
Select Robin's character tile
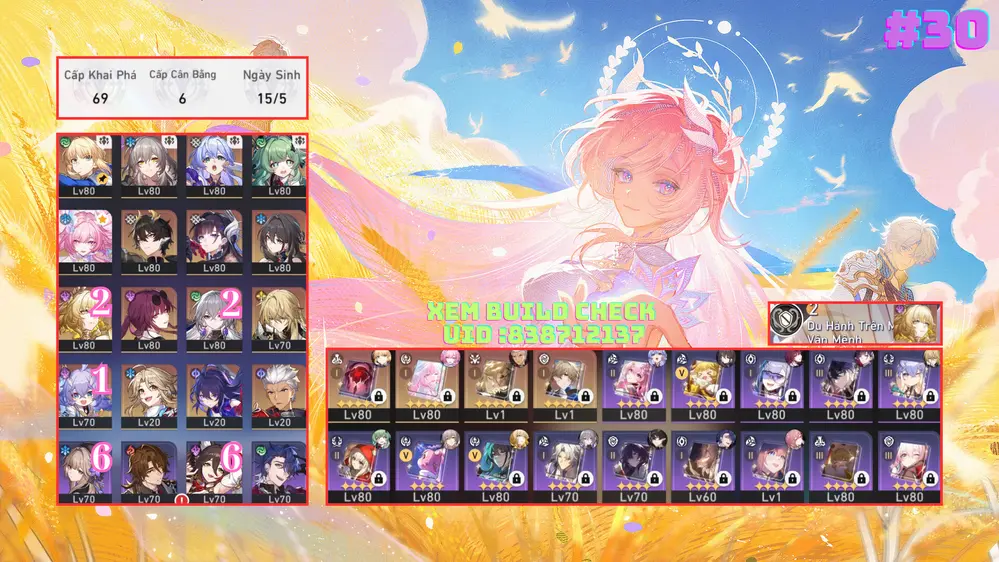pyautogui.click(x=214, y=163)
